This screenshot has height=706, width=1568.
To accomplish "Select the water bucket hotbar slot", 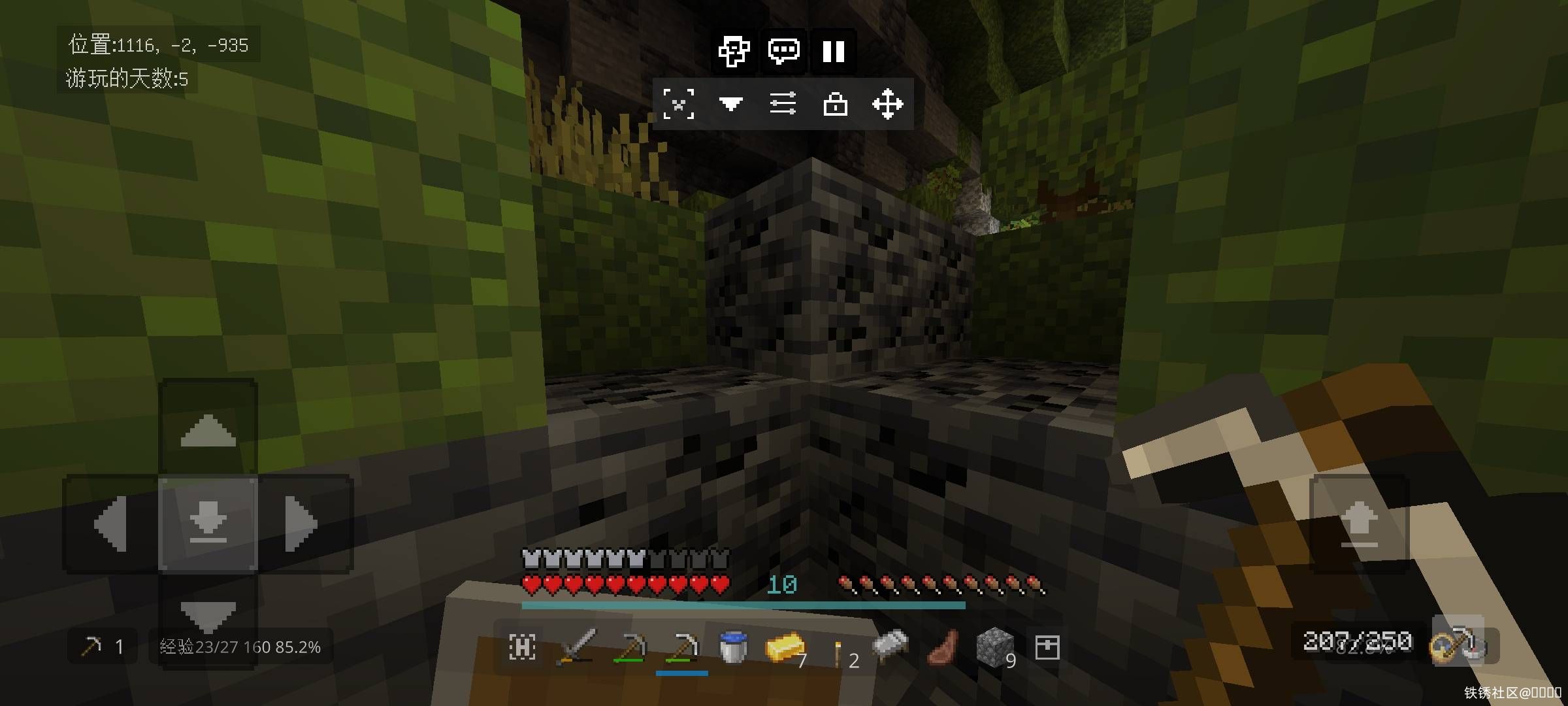I will 733,647.
